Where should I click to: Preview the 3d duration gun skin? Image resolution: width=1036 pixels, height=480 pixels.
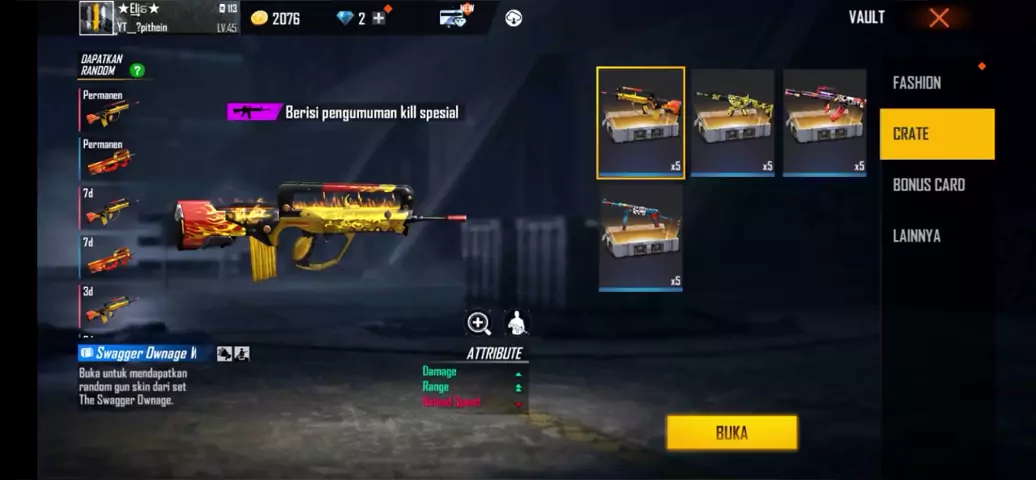pos(108,304)
